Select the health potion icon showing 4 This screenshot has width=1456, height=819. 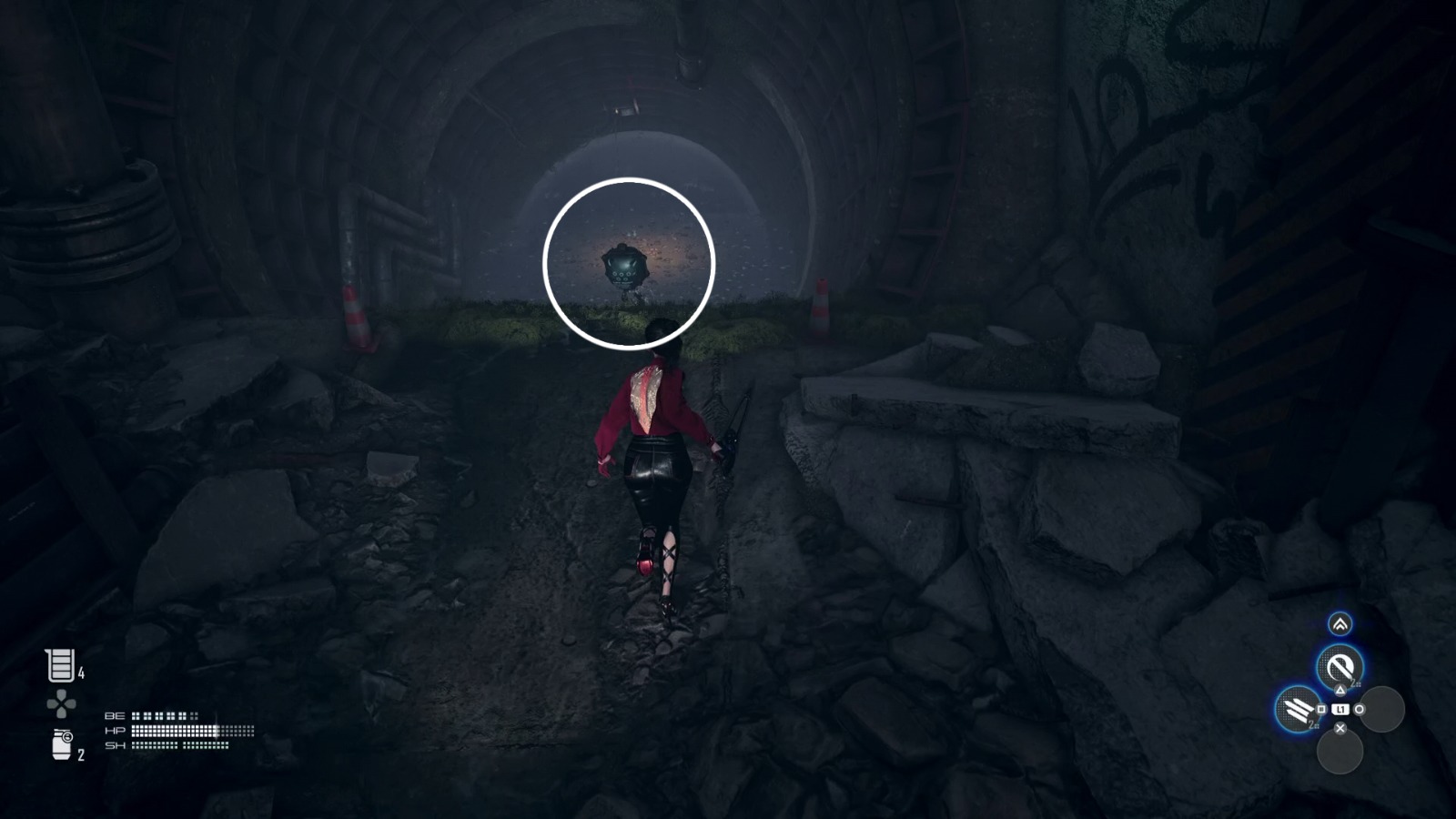[x=60, y=664]
